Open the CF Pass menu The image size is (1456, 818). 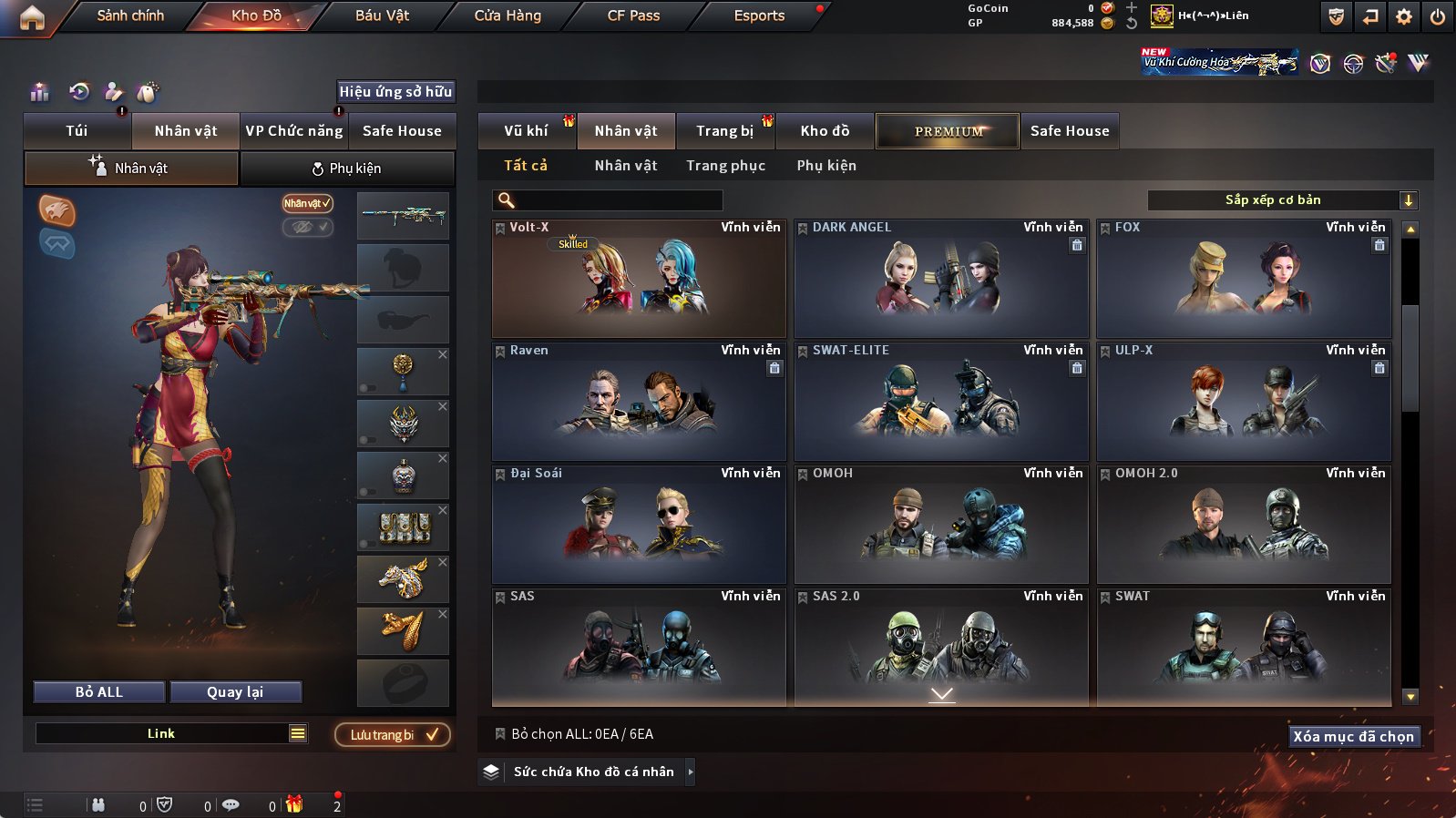pos(633,15)
